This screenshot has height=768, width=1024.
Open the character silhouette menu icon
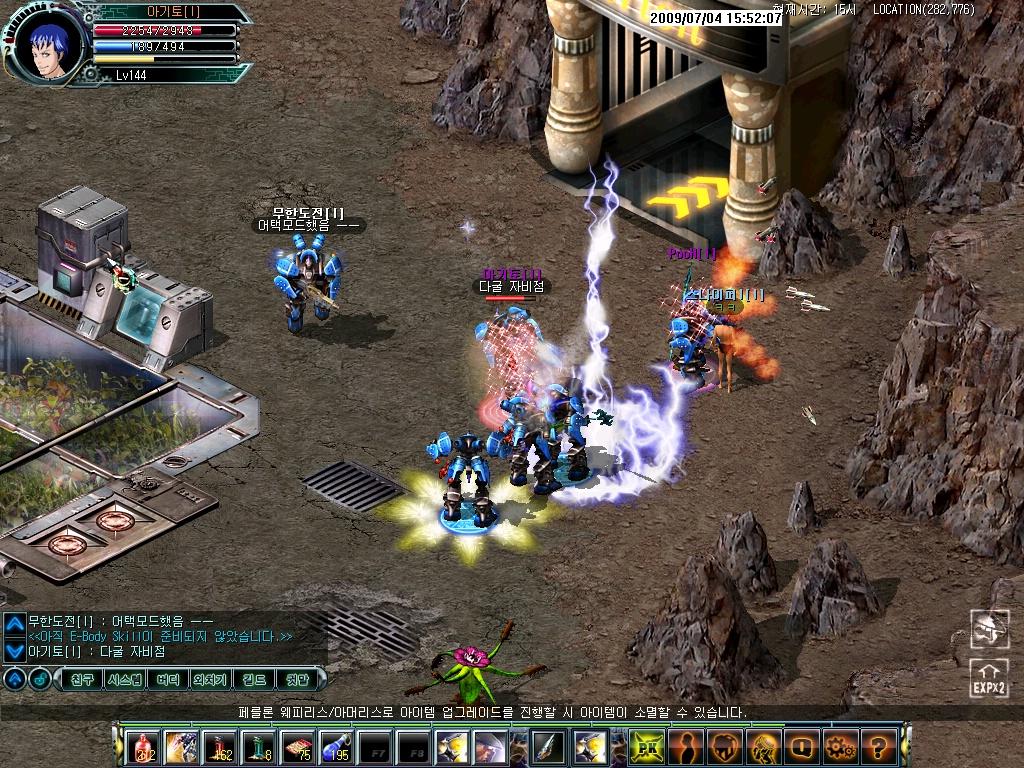click(686, 746)
